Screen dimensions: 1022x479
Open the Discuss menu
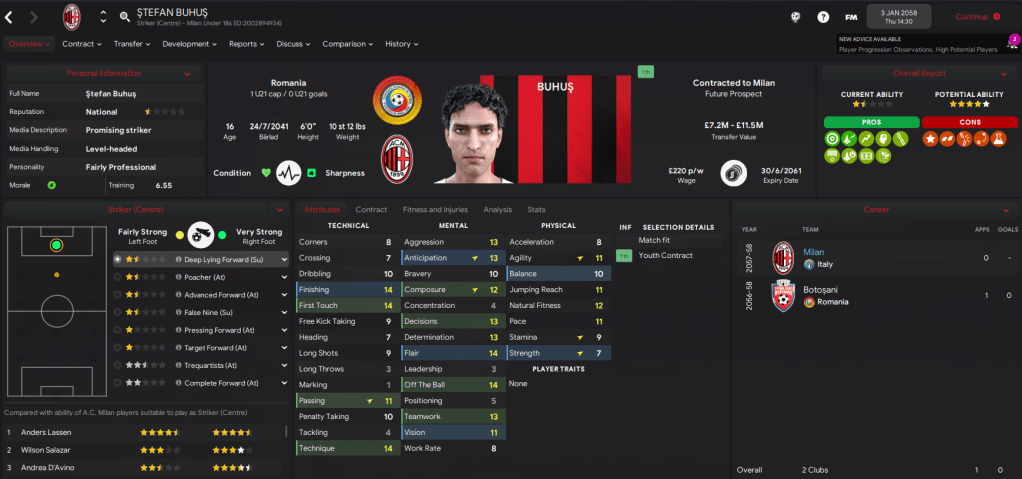pos(293,44)
